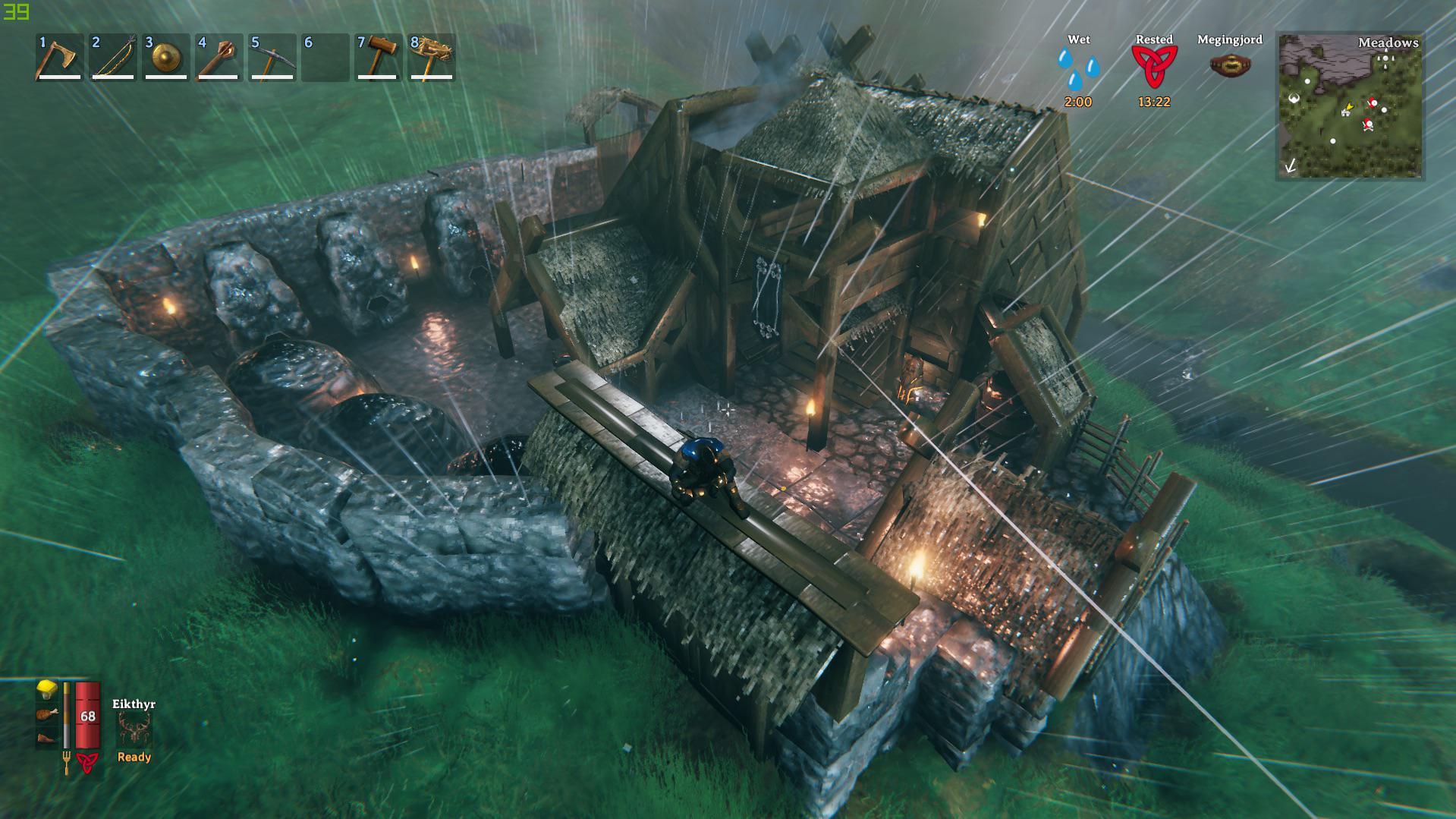Viewport: 1456px width, 819px height.
Task: Click the cooked drumstick food icon
Action: (x=47, y=713)
